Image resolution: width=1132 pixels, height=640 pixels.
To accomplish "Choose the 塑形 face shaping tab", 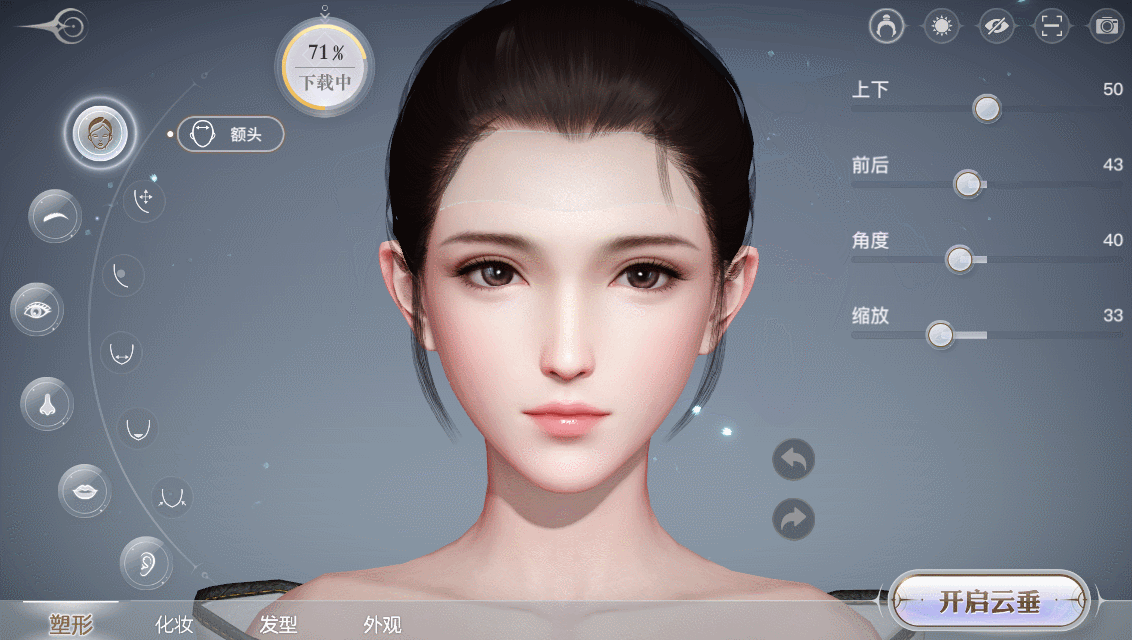I will tap(70, 625).
